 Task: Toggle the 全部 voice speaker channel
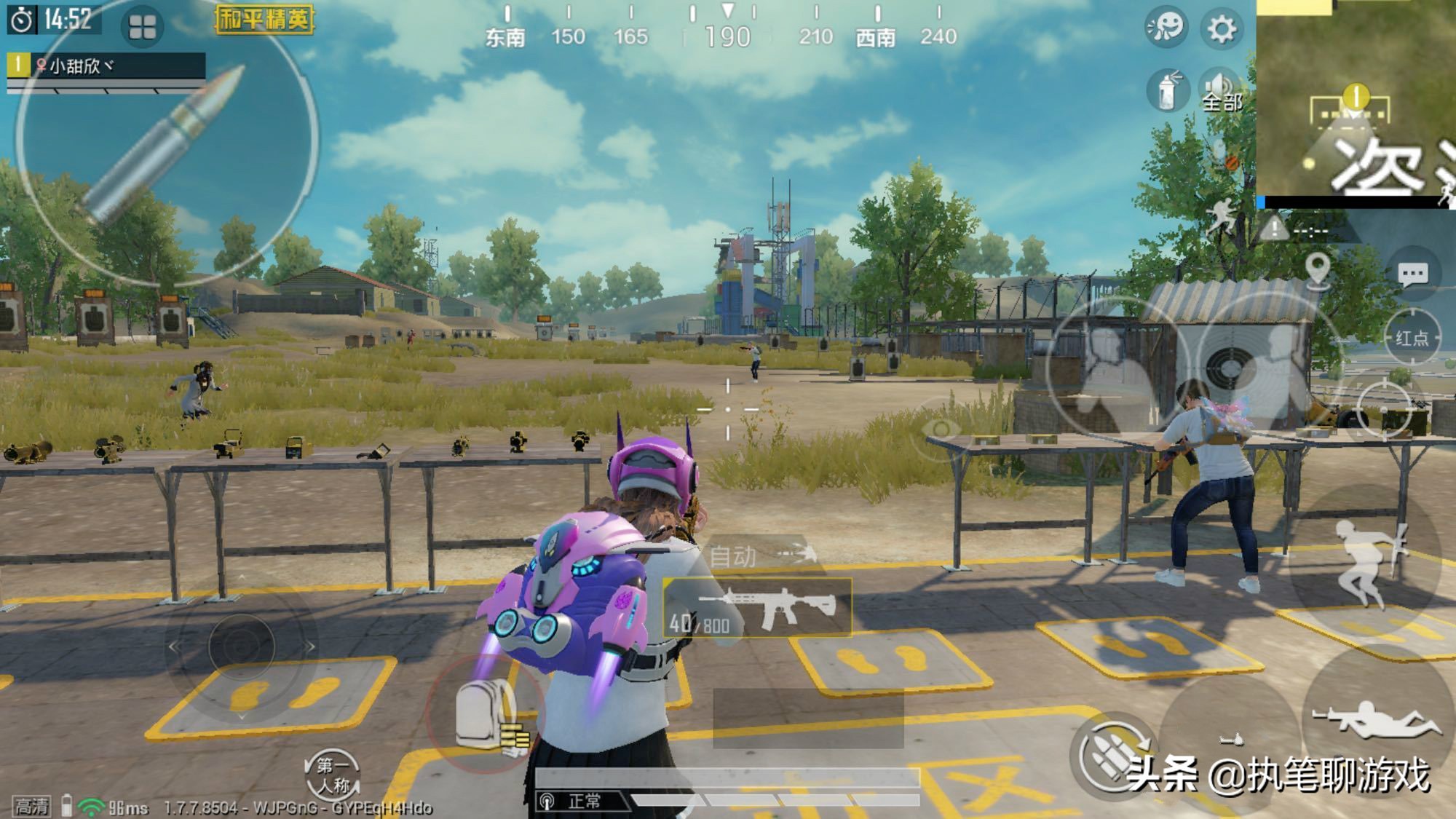coord(1221,92)
